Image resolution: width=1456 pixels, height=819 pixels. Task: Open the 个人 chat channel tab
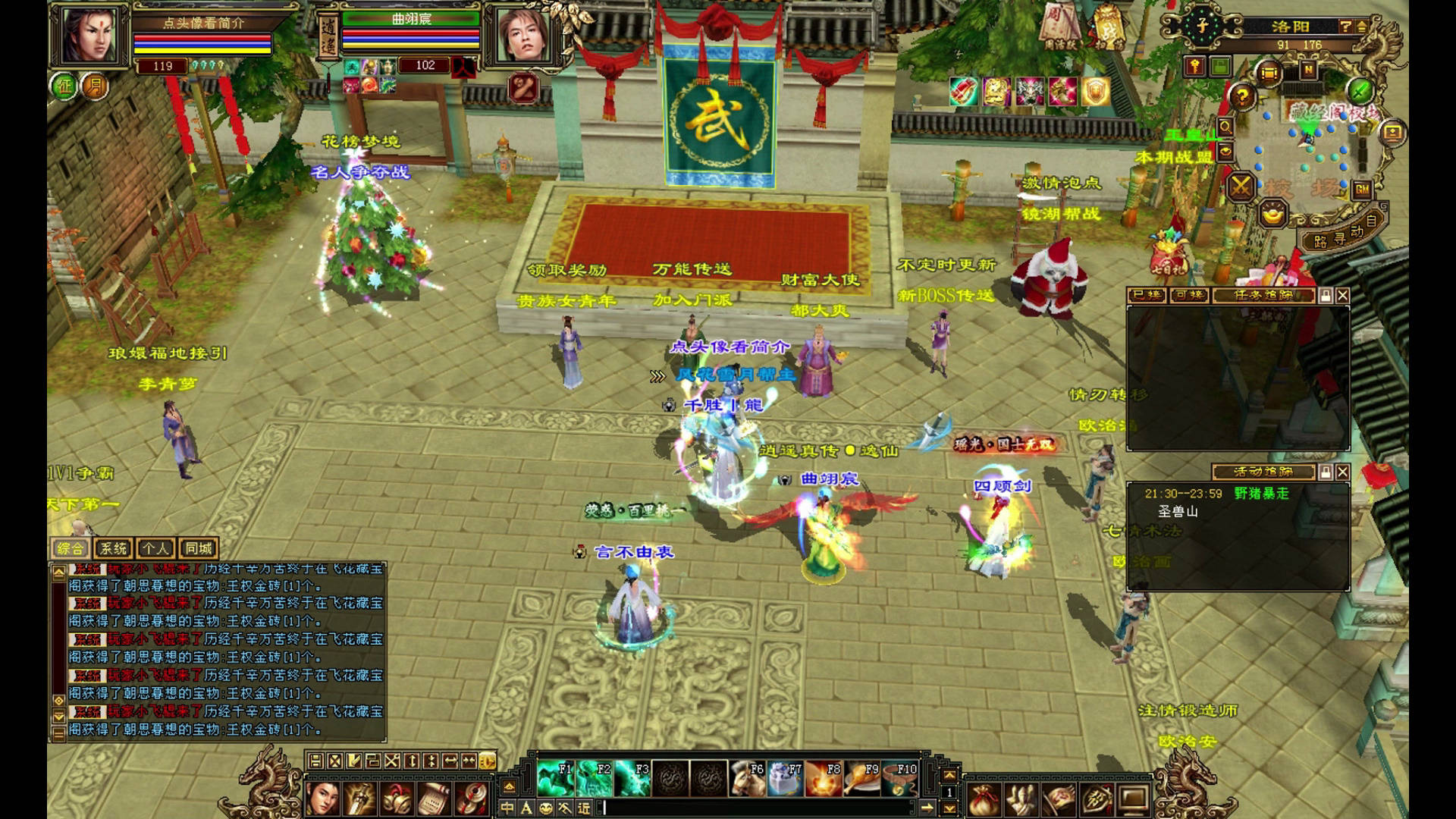click(x=155, y=548)
